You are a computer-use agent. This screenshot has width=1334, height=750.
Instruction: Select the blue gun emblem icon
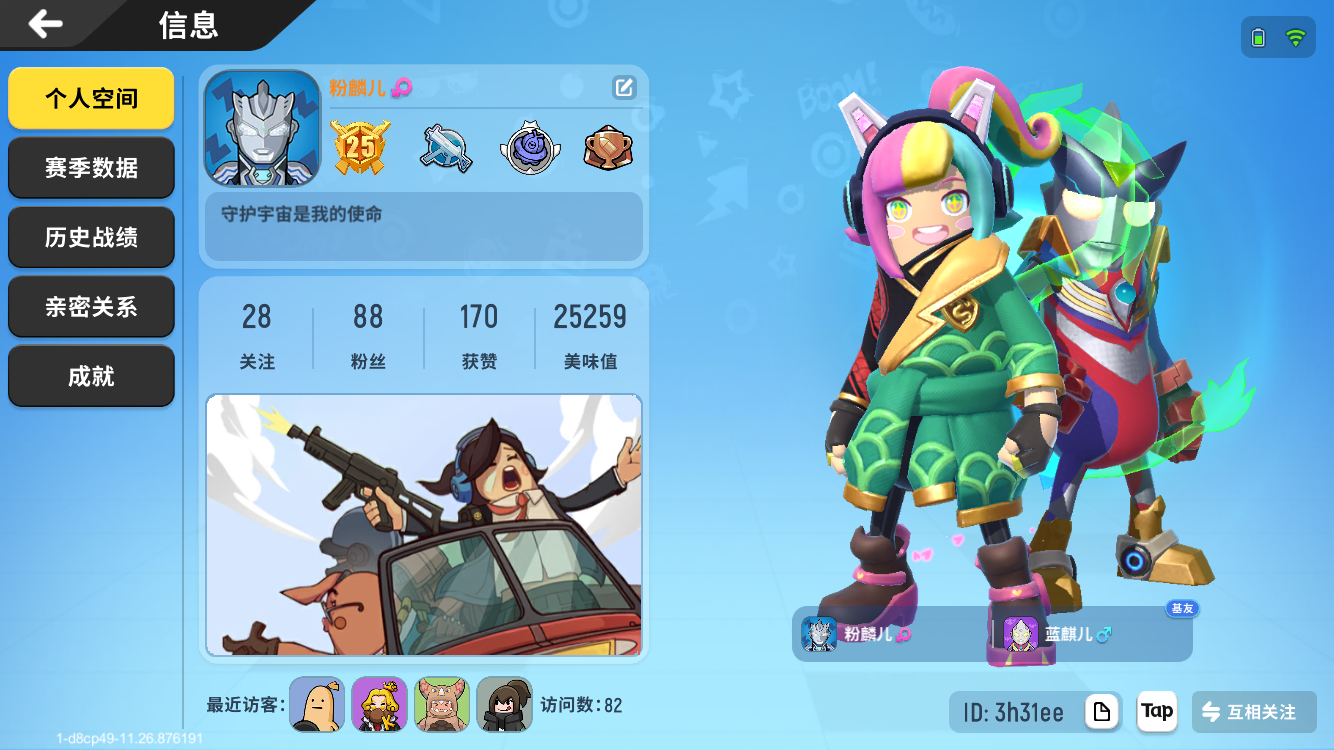tap(443, 145)
